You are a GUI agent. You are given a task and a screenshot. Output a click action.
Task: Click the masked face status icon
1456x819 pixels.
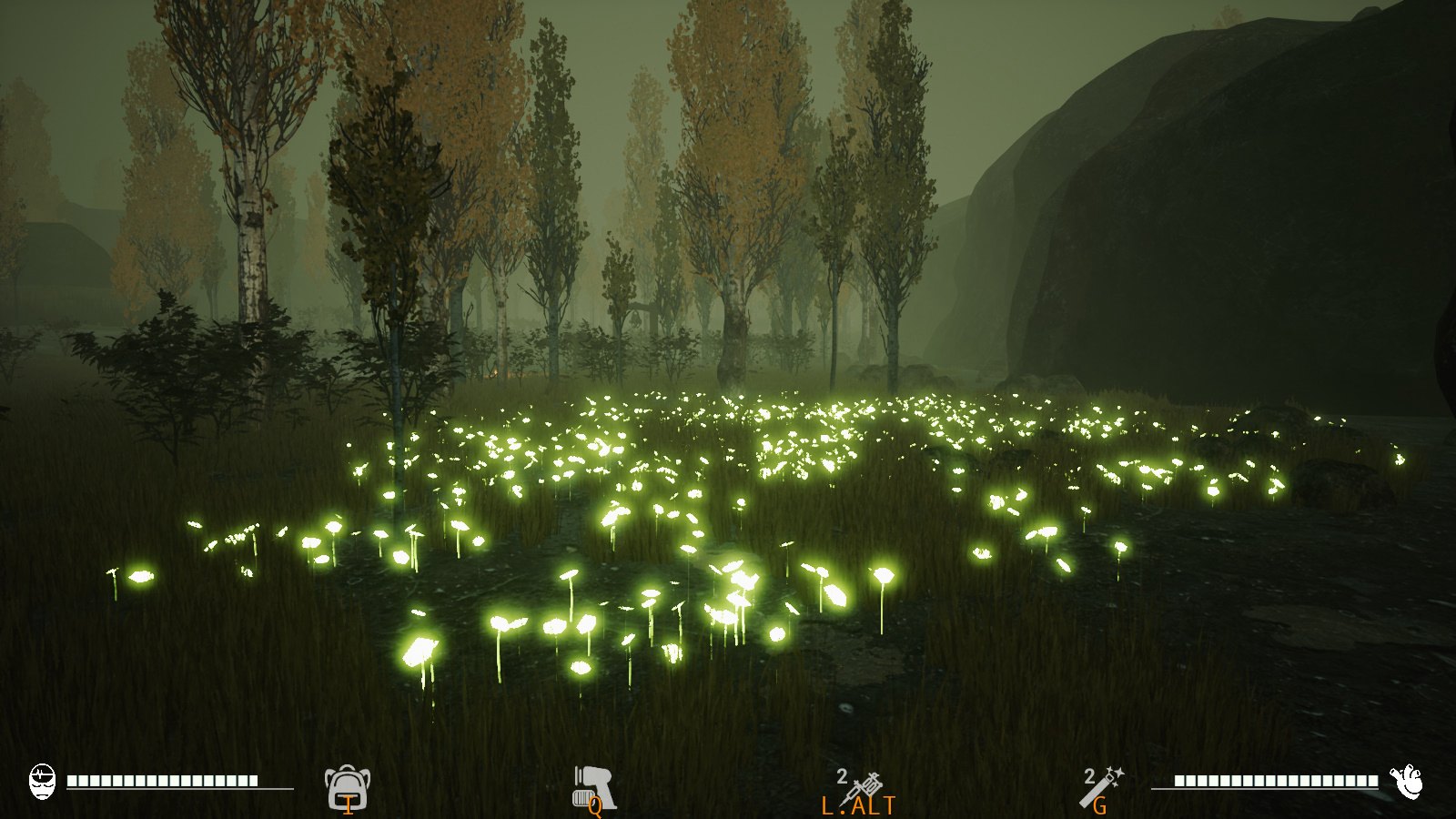click(x=42, y=781)
